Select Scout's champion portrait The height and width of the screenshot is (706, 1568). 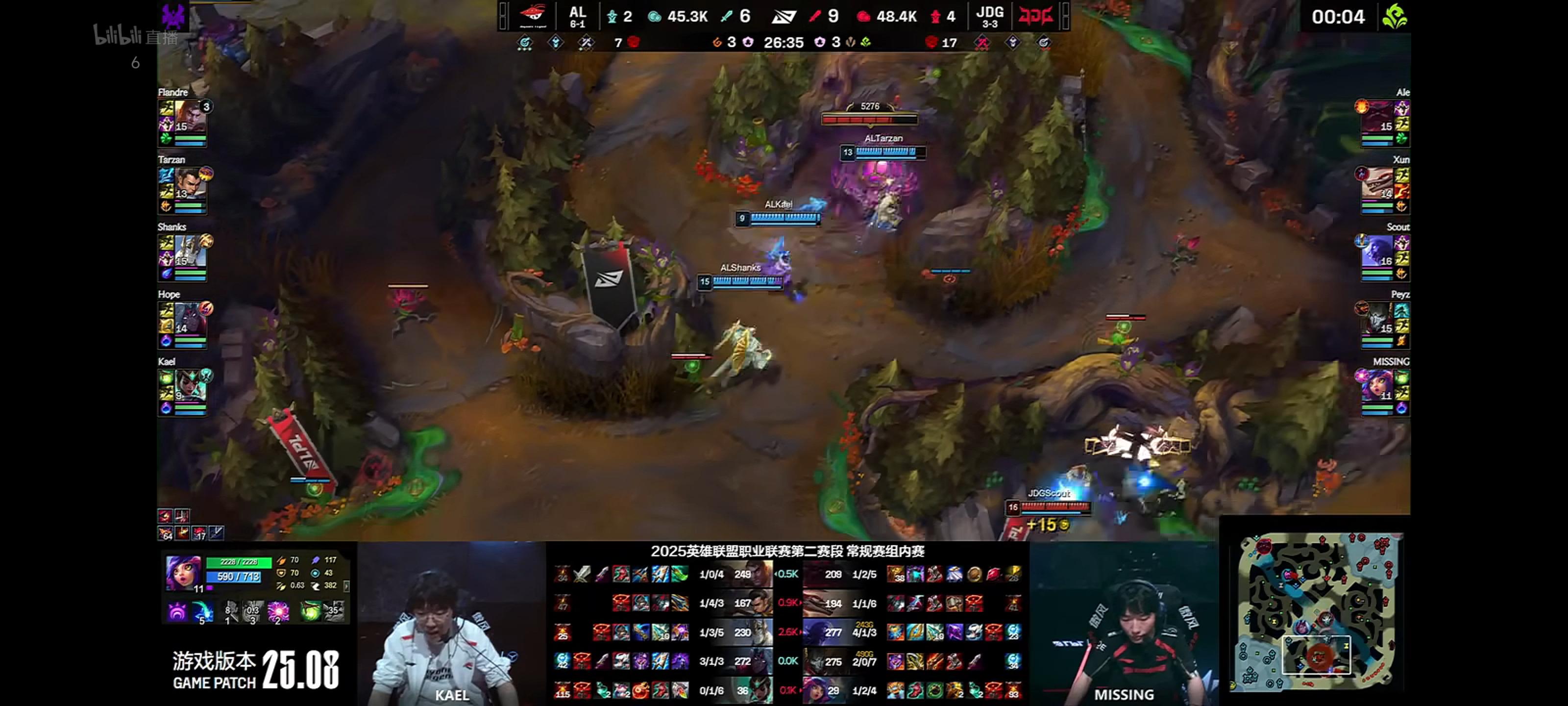(x=1377, y=251)
